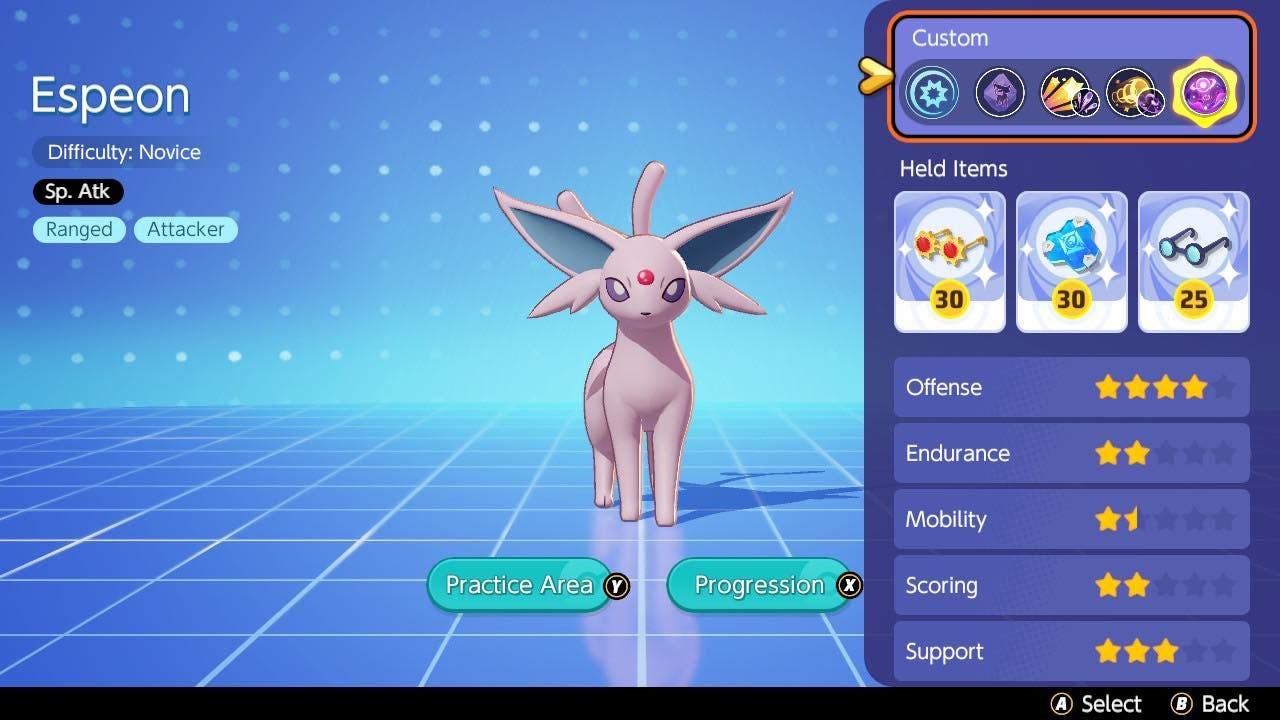Click the Espeon character model
Image resolution: width=1280 pixels, height=720 pixels.
click(640, 380)
